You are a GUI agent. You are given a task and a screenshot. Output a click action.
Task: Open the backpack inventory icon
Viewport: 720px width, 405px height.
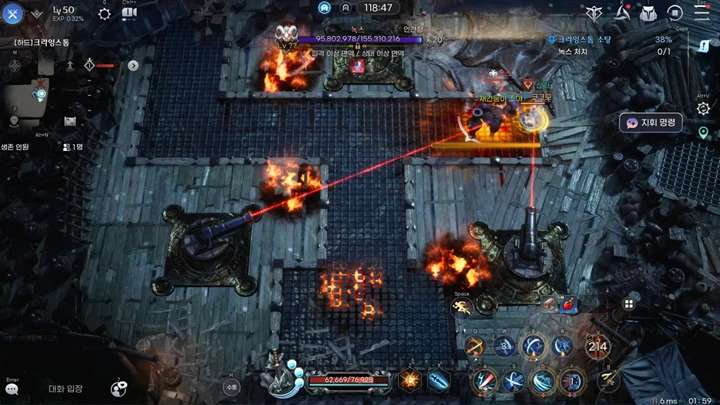point(647,13)
